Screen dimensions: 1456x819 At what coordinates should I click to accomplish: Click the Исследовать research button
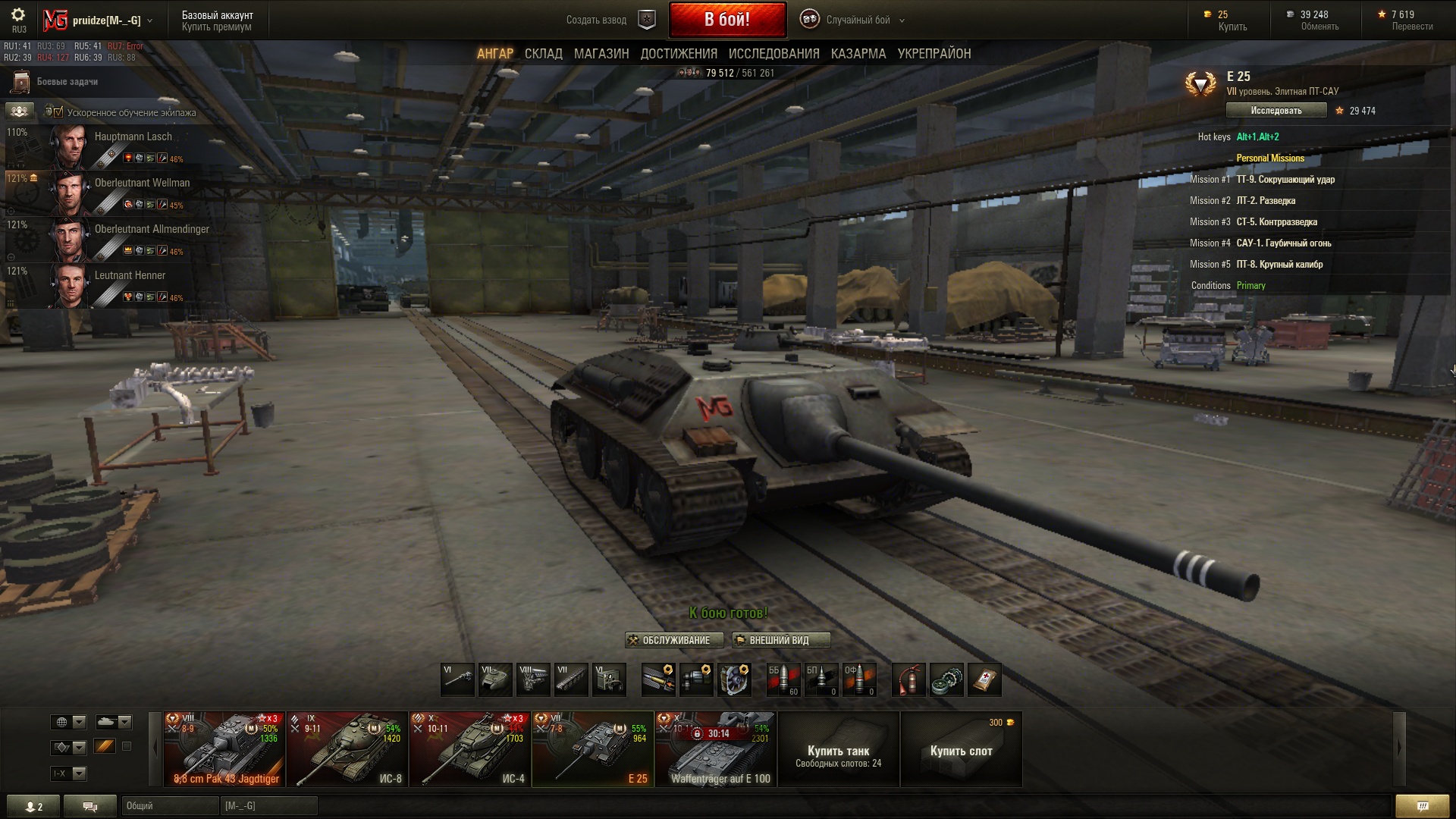1276,111
